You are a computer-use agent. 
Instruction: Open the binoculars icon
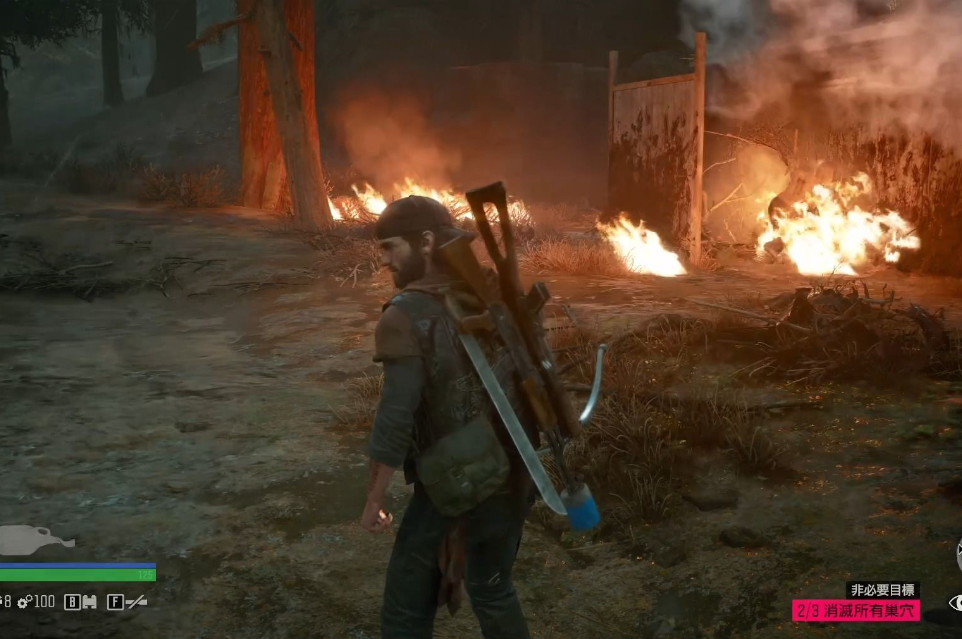pyautogui.click(x=88, y=602)
